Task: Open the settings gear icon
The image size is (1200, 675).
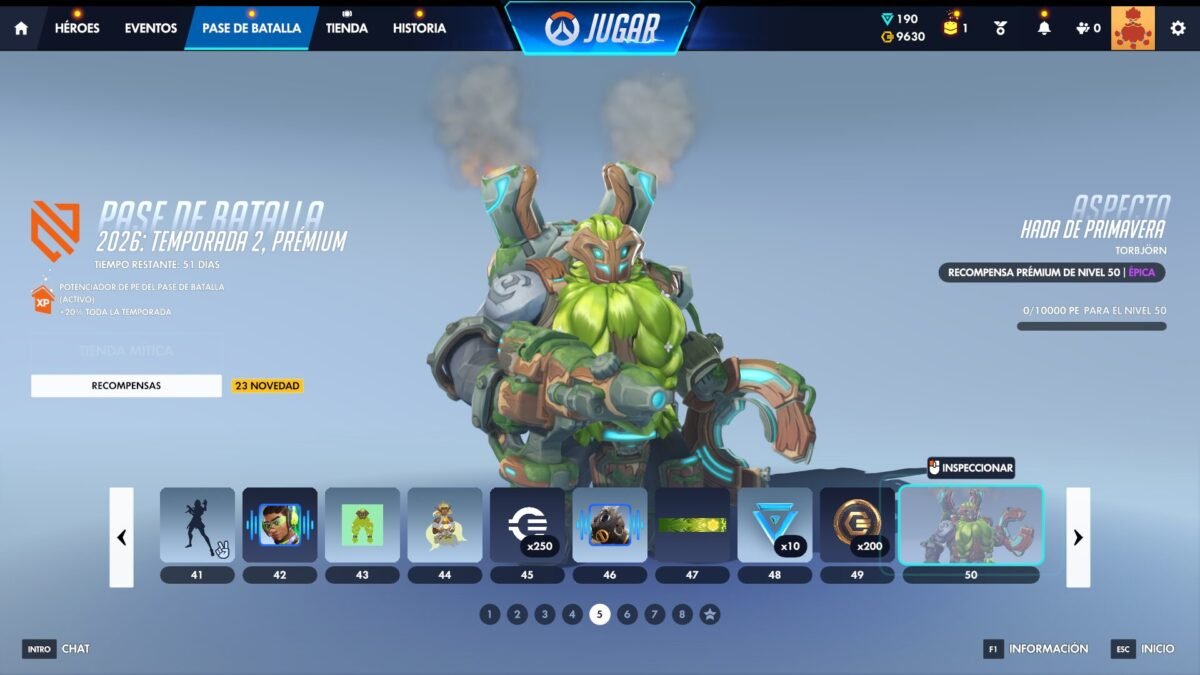Action: [x=1178, y=28]
